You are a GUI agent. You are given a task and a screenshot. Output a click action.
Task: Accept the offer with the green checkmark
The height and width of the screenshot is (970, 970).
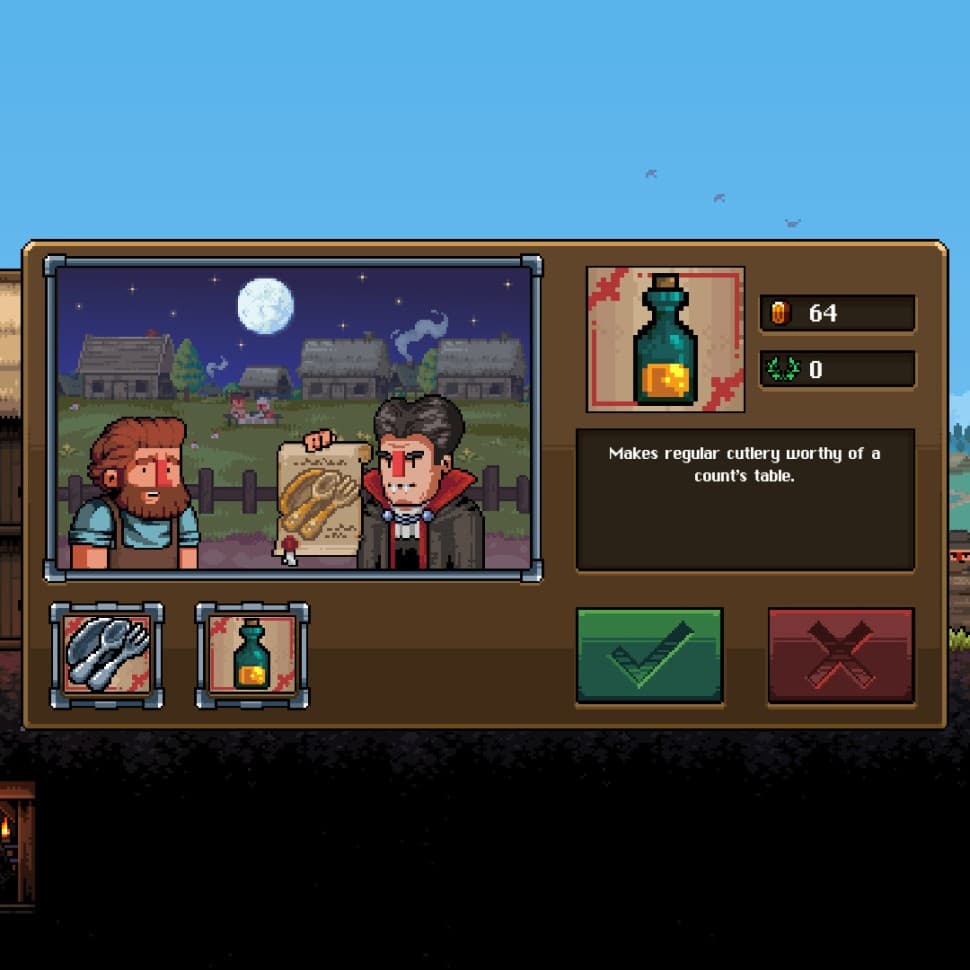click(x=649, y=655)
